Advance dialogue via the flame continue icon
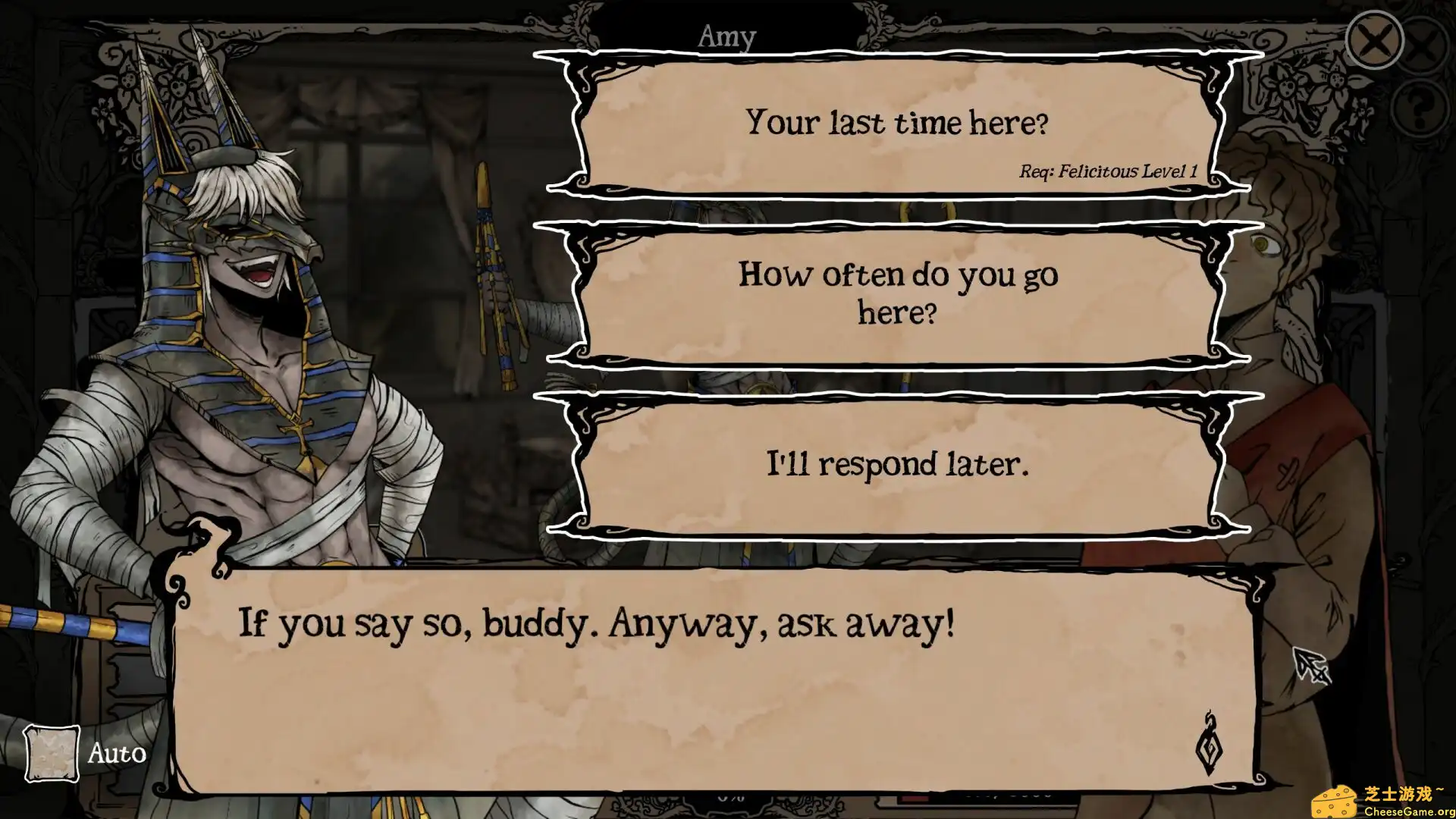The image size is (1456, 819). (1209, 745)
